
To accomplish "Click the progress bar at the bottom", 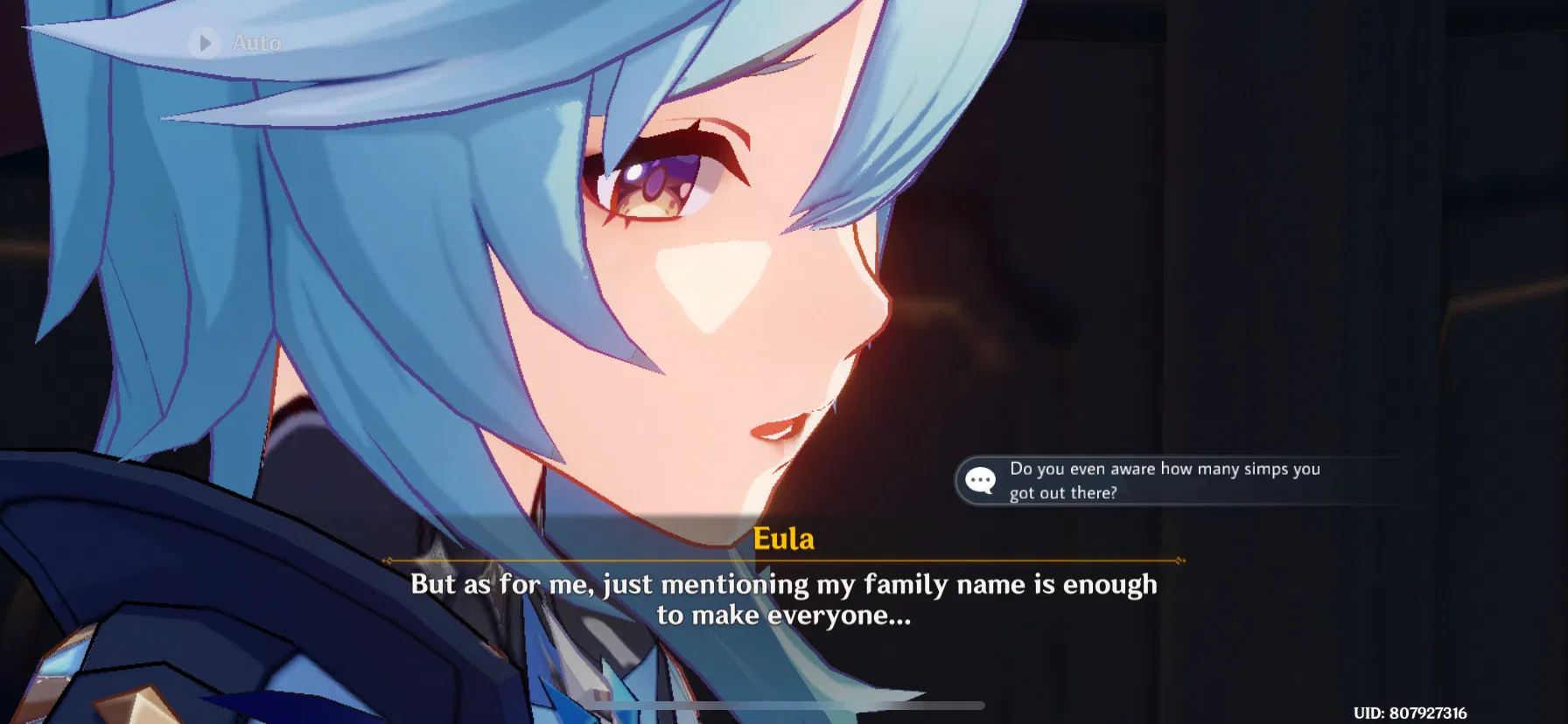I will 784,704.
